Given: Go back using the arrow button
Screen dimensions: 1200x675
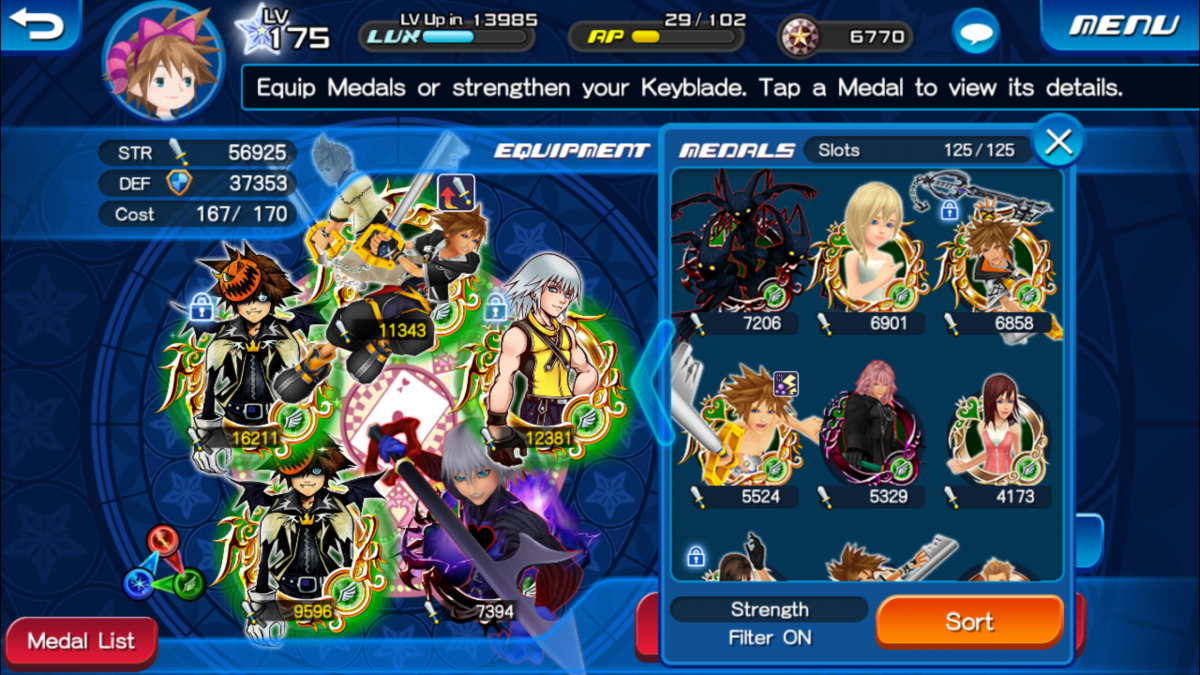Looking at the screenshot, I should pyautogui.click(x=37, y=24).
